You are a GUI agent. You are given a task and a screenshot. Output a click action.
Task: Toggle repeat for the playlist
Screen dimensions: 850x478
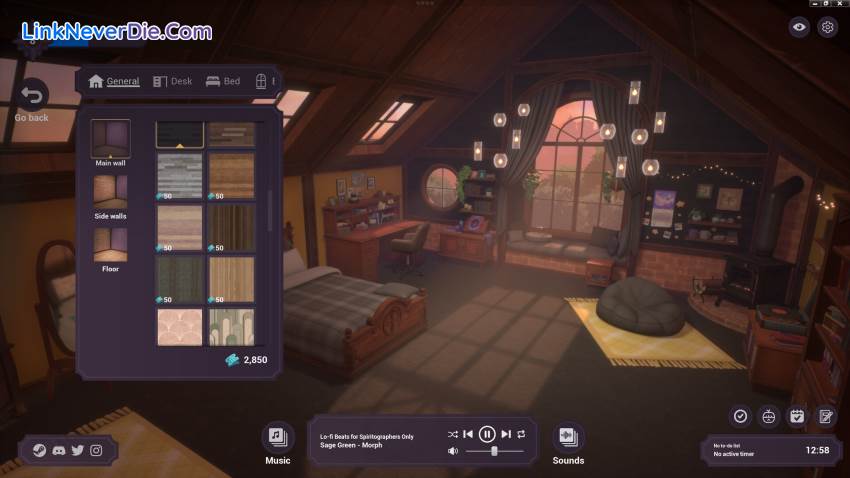521,434
